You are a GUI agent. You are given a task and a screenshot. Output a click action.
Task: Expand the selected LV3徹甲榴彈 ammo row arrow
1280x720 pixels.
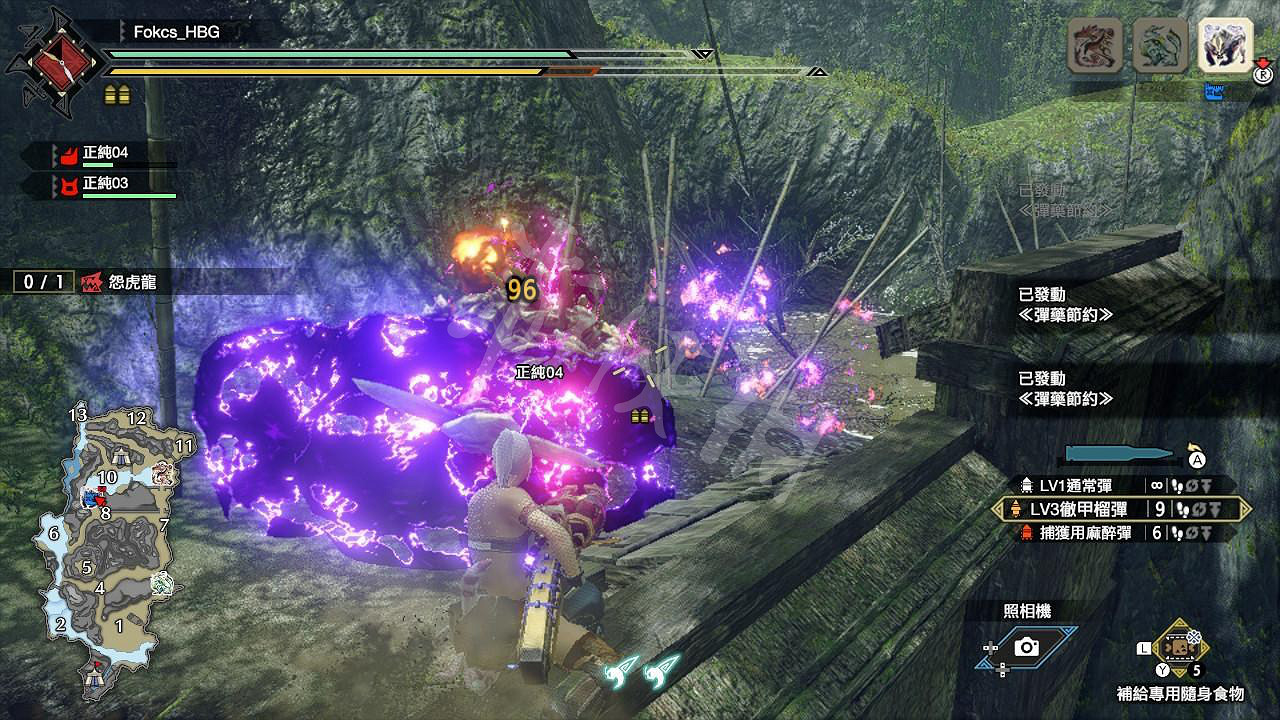(1245, 508)
